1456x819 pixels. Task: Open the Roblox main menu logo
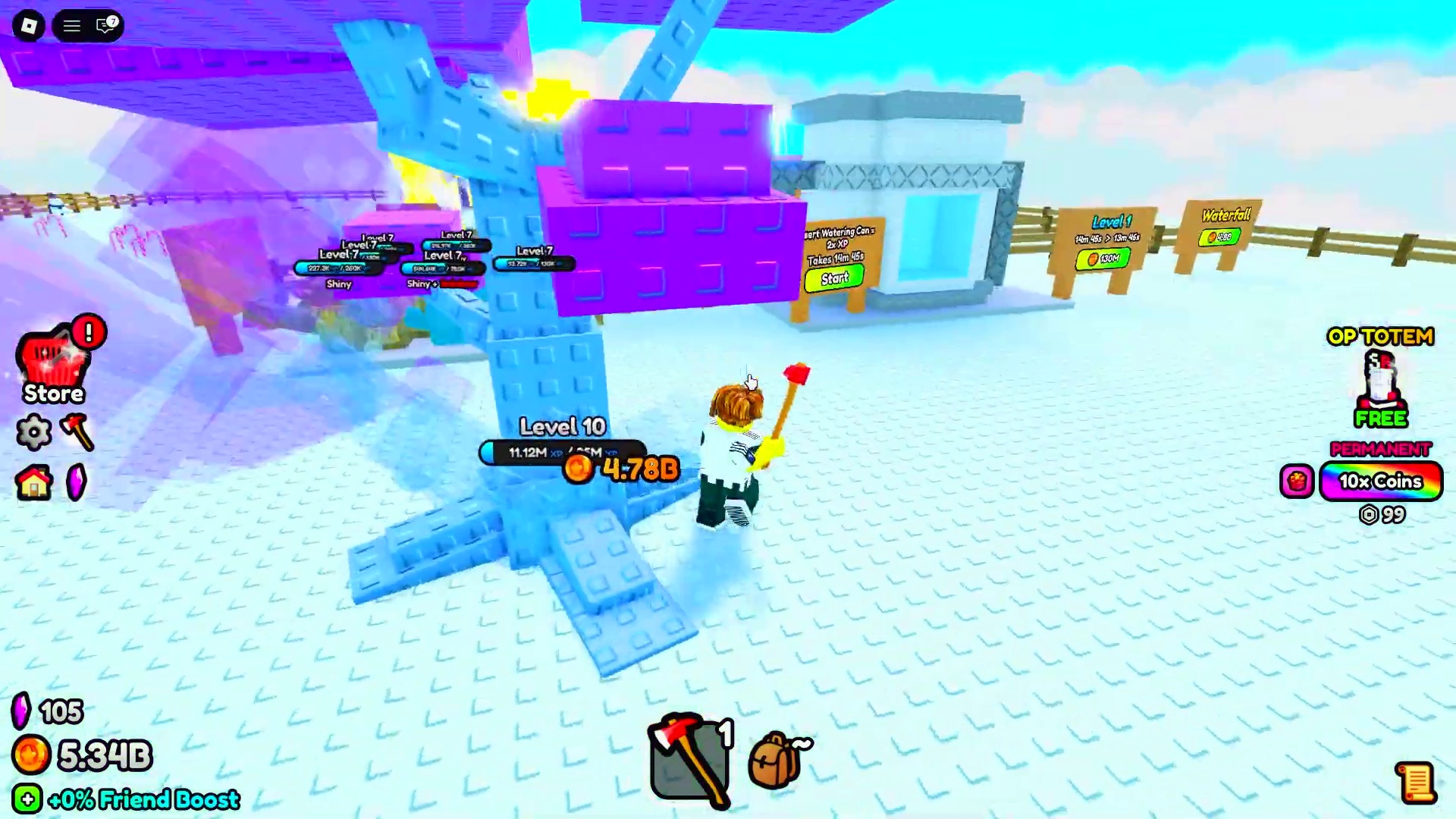(29, 26)
